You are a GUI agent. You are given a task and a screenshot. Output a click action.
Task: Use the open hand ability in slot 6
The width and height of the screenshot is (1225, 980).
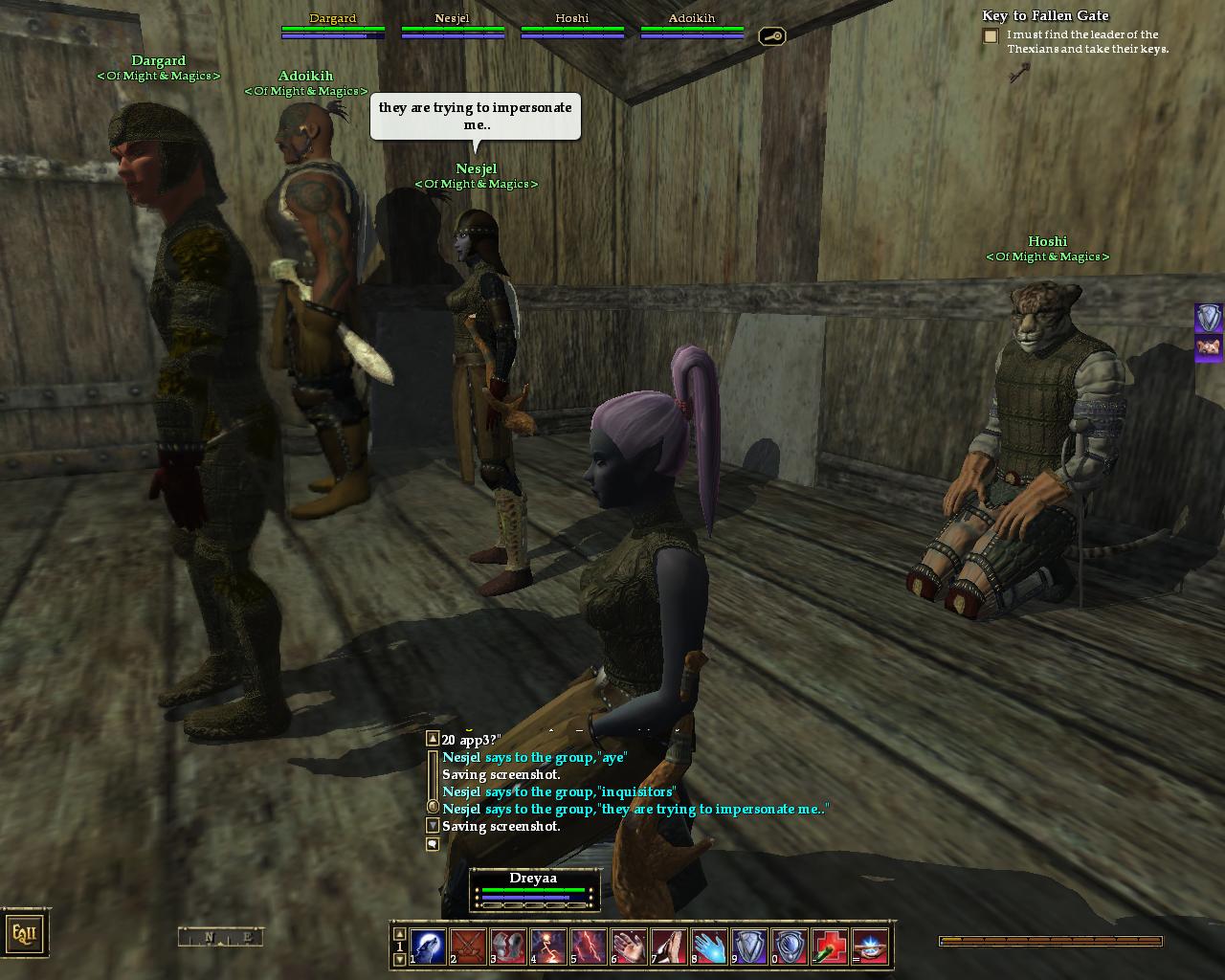(x=629, y=947)
